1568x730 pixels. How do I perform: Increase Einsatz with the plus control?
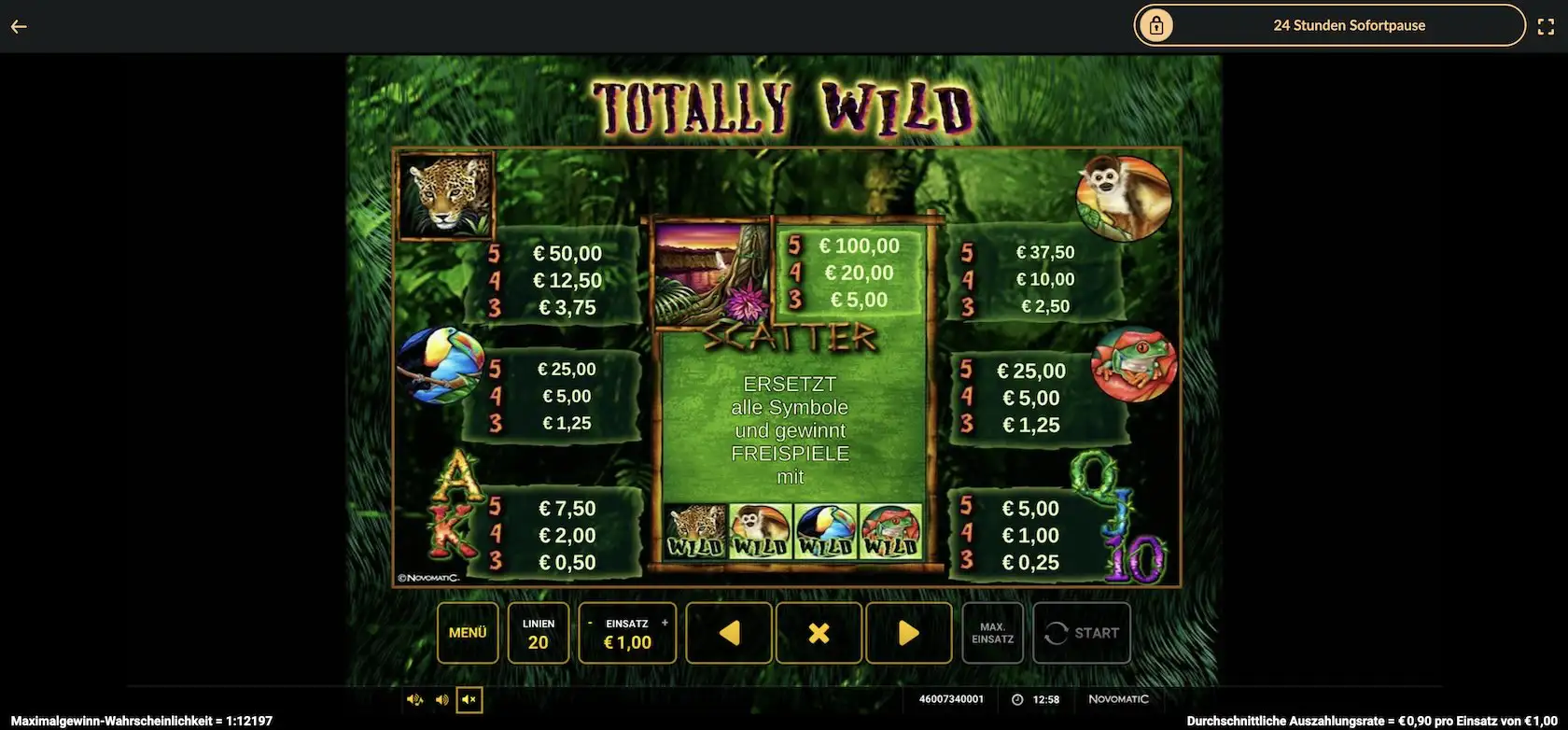[x=665, y=622]
